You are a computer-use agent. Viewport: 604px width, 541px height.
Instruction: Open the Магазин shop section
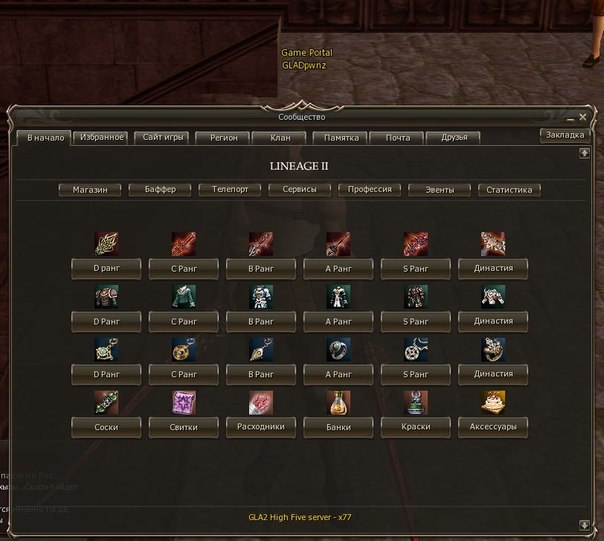coord(90,189)
